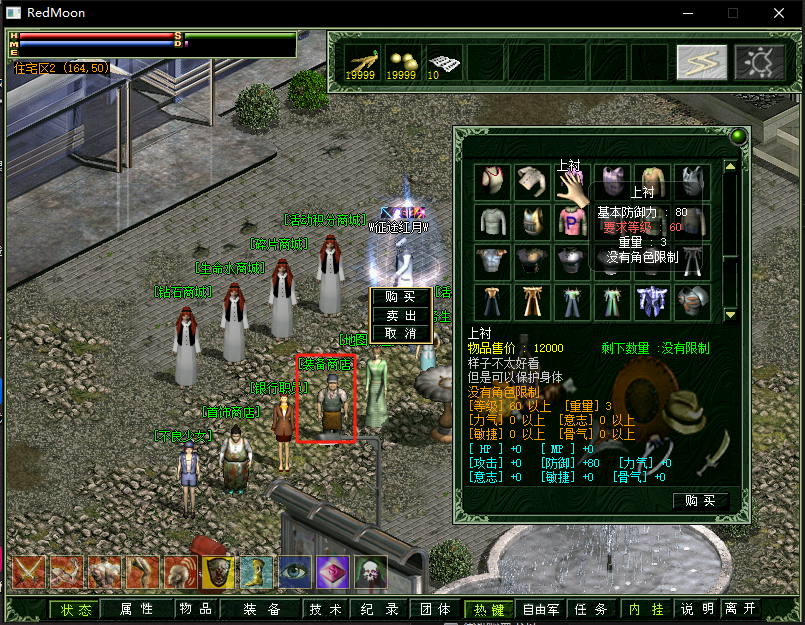This screenshot has height=625, width=805.
Task: Open the 状态 status menu
Action: 76,609
